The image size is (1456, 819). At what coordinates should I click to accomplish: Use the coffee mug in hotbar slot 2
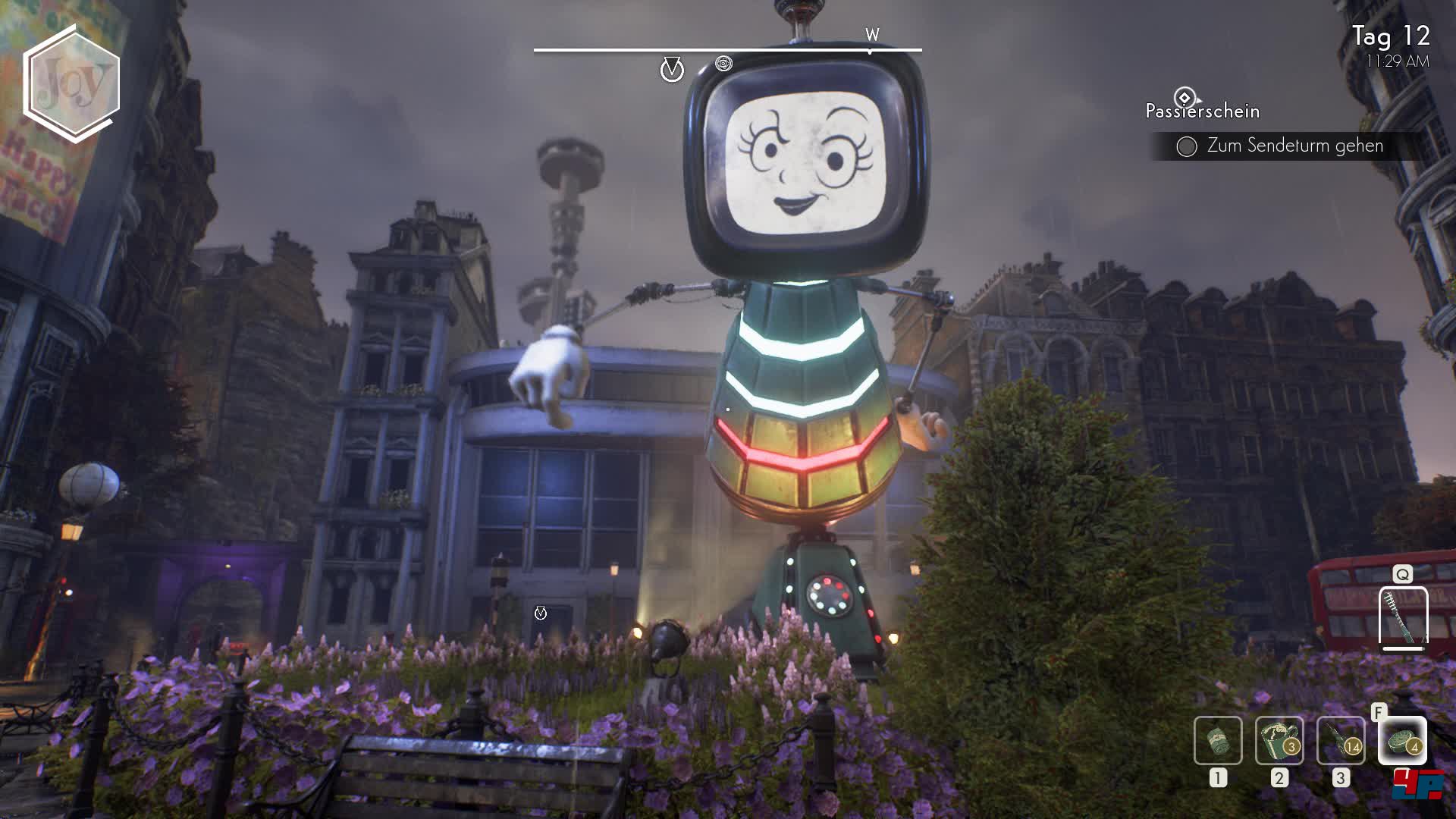(1279, 740)
